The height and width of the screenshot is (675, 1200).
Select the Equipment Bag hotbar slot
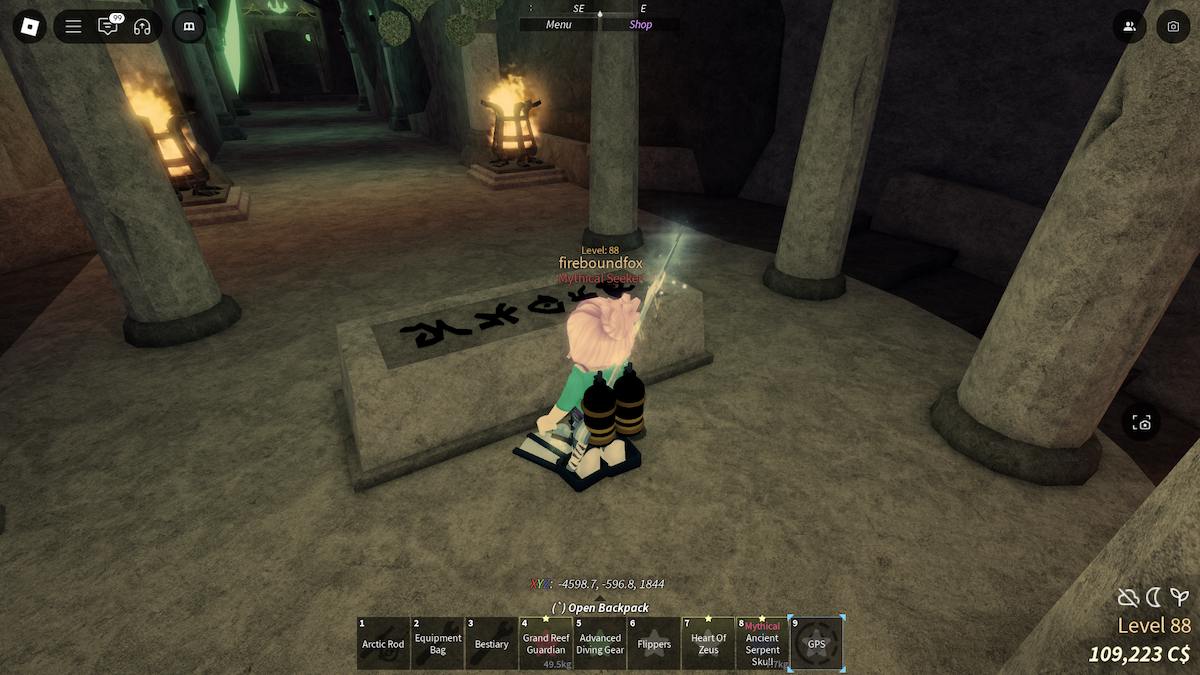coord(438,643)
